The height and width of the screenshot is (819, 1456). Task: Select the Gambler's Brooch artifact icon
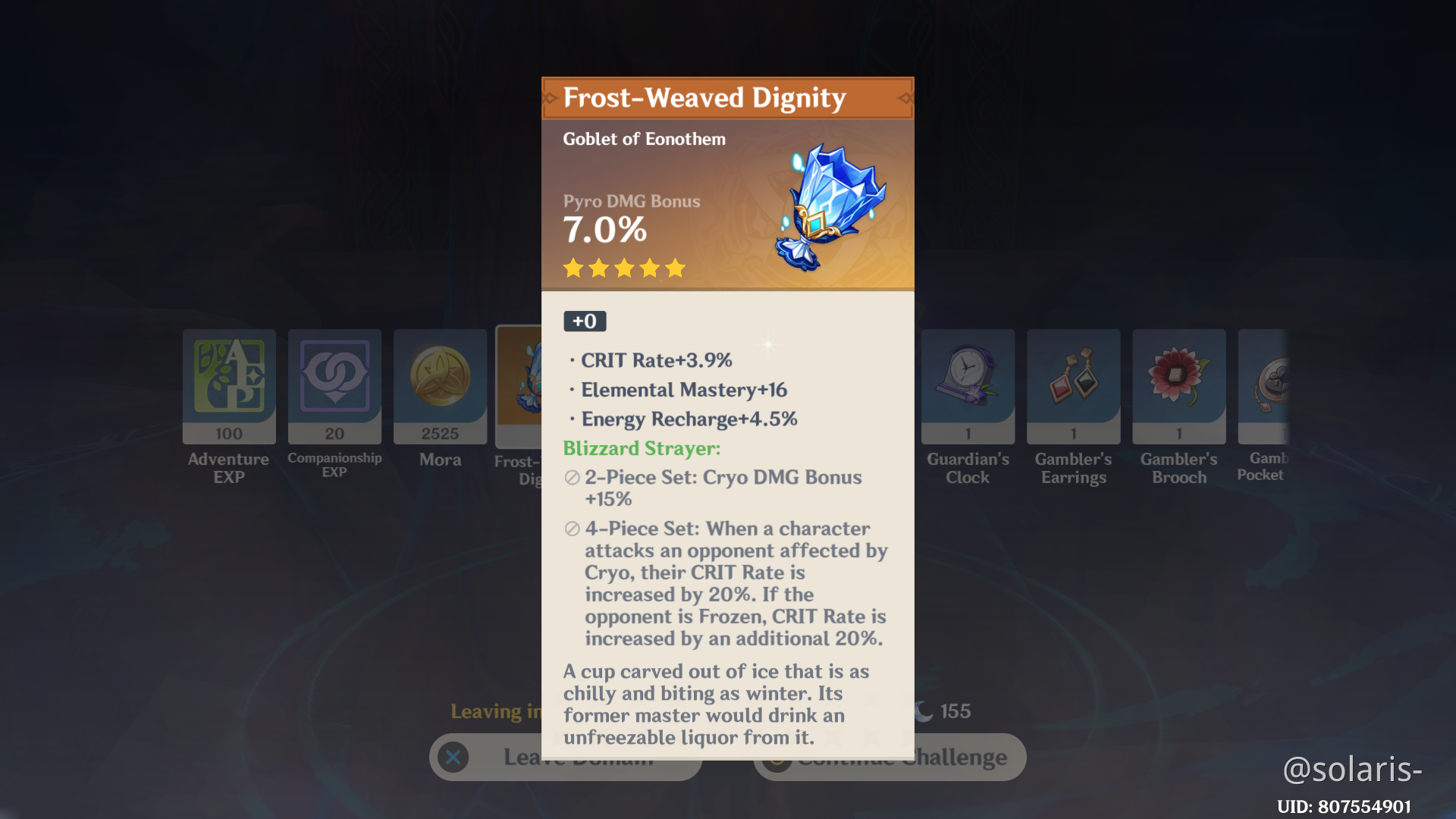click(1178, 387)
